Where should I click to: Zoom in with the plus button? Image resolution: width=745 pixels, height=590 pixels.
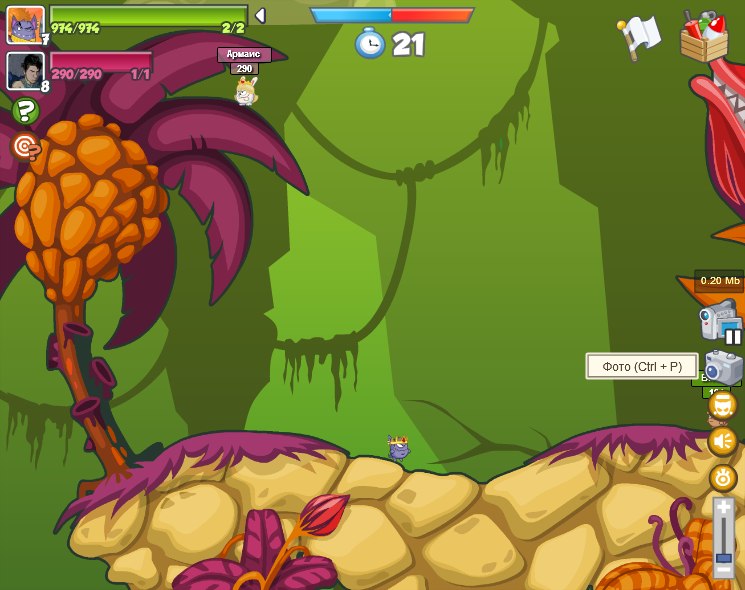coord(723,508)
